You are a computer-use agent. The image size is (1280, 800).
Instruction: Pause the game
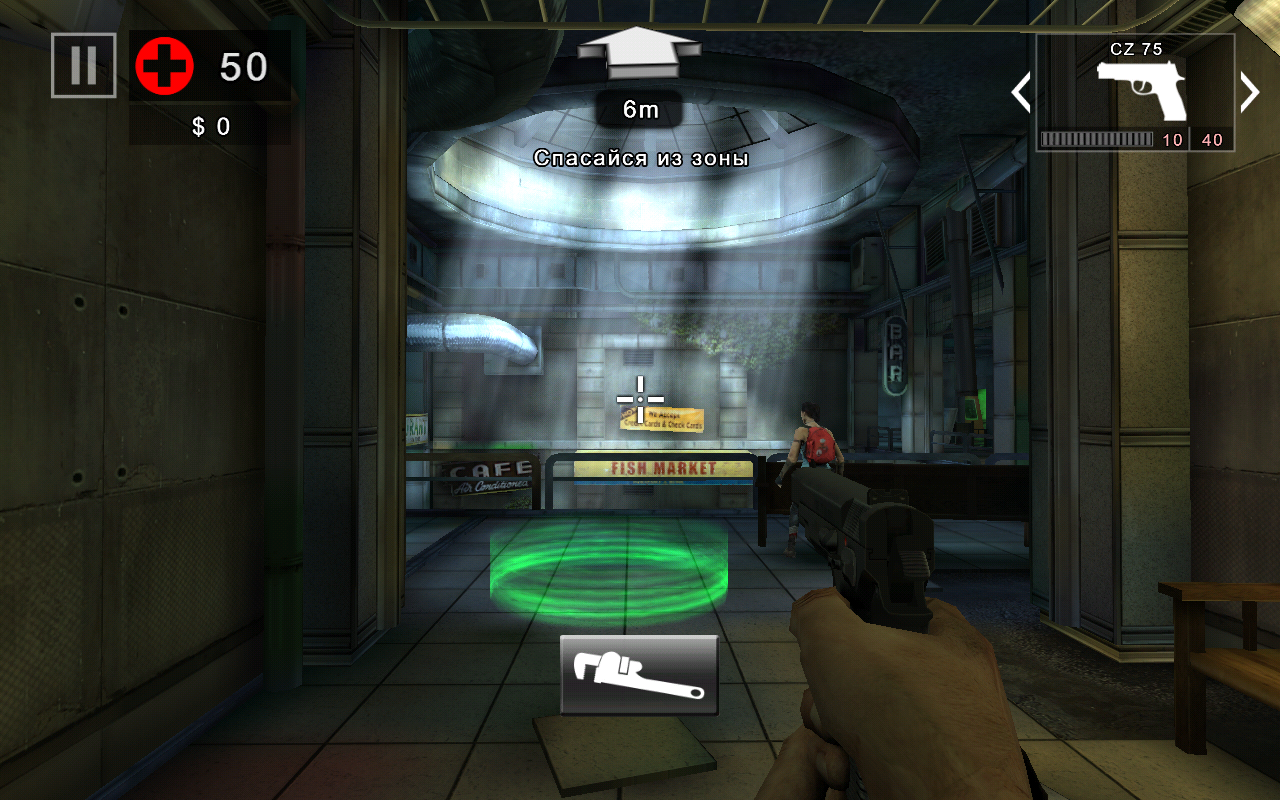click(84, 66)
